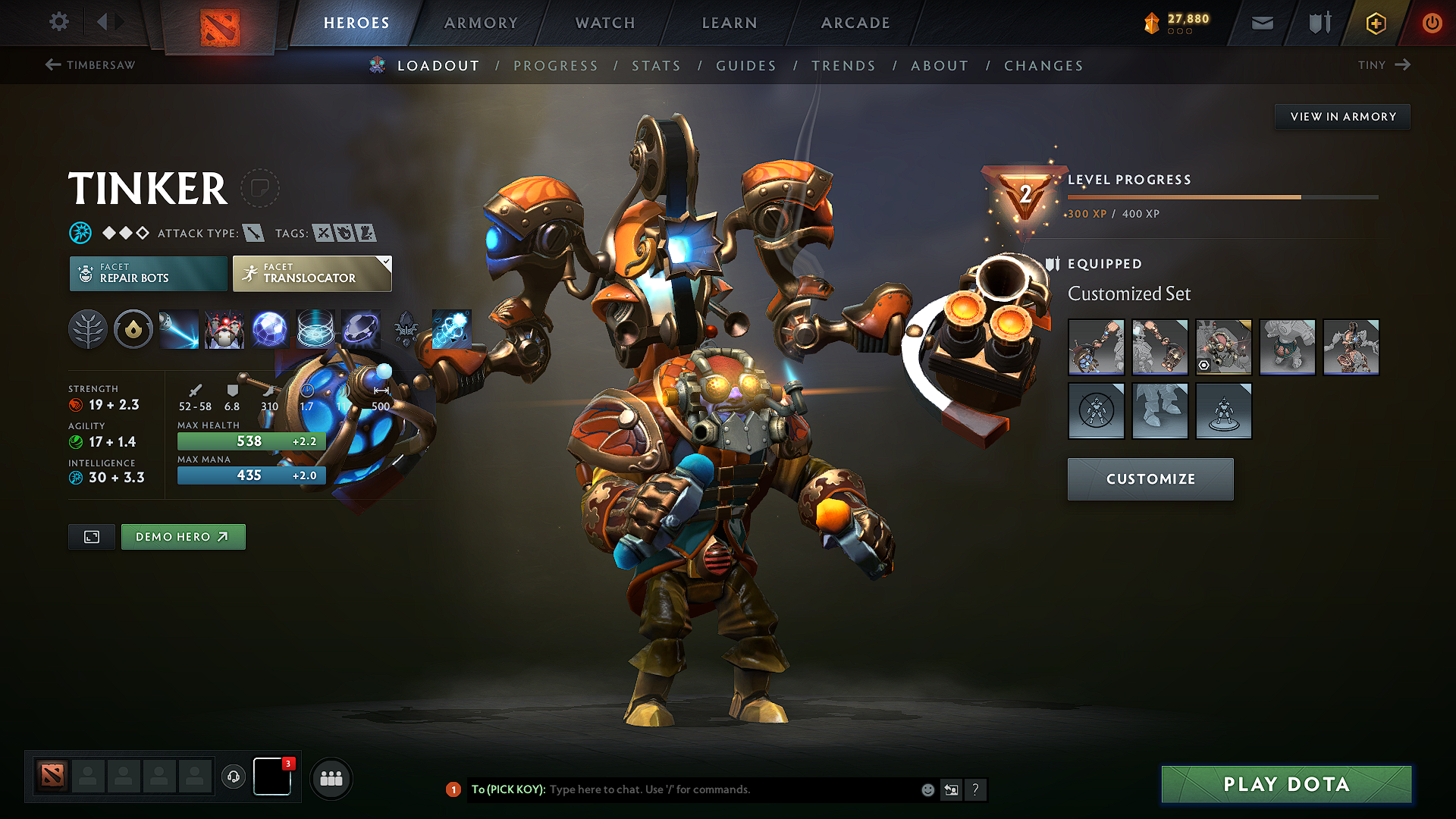Image resolution: width=1456 pixels, height=819 pixels.
Task: Keep the Translocator facet selected
Action: [311, 273]
